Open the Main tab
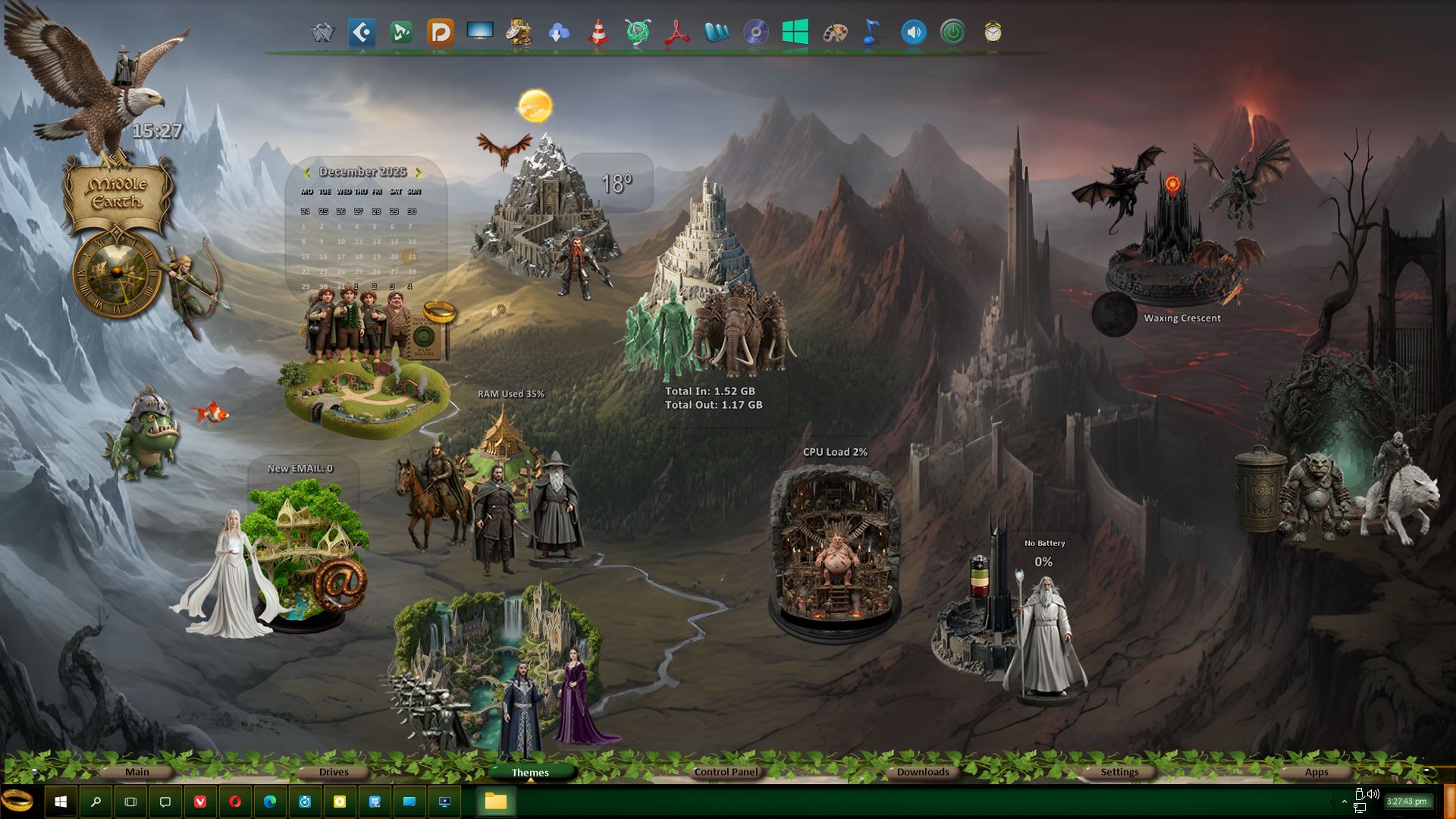Screen dimensions: 1456x819 137,772
